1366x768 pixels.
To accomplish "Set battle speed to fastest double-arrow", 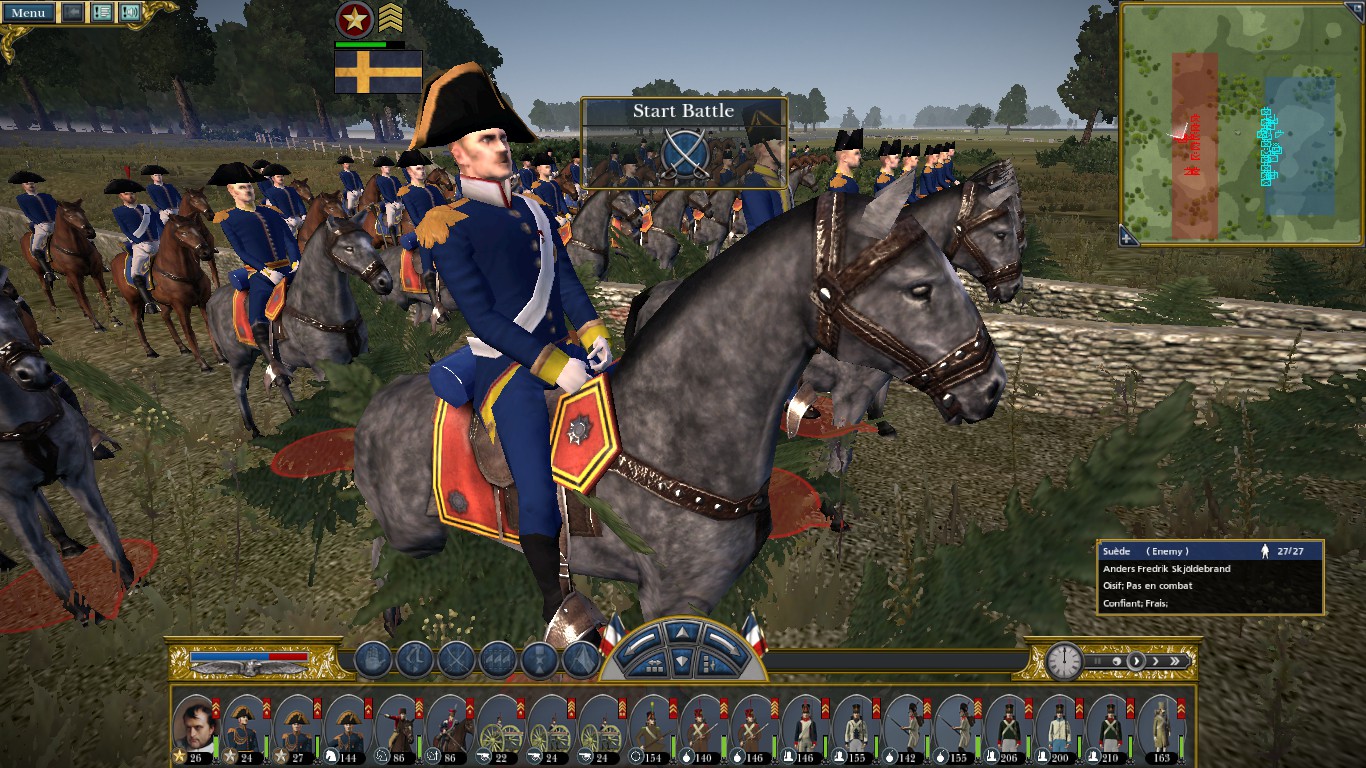I will pyautogui.click(x=1176, y=661).
